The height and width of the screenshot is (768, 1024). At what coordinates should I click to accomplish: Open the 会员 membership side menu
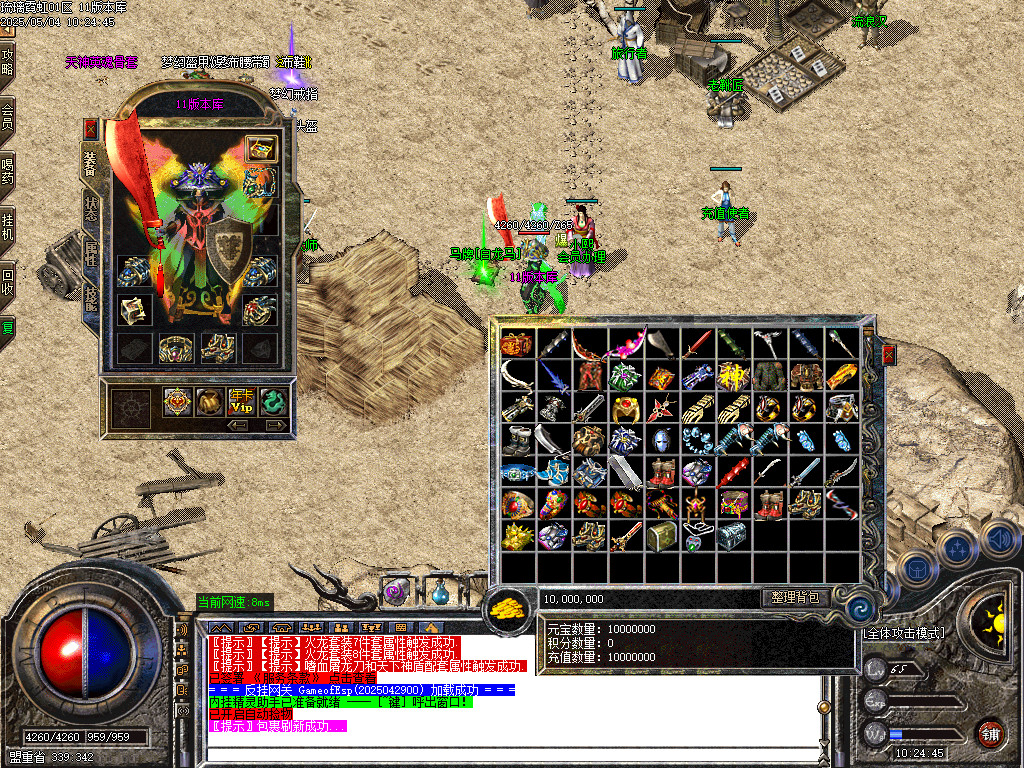[8, 115]
